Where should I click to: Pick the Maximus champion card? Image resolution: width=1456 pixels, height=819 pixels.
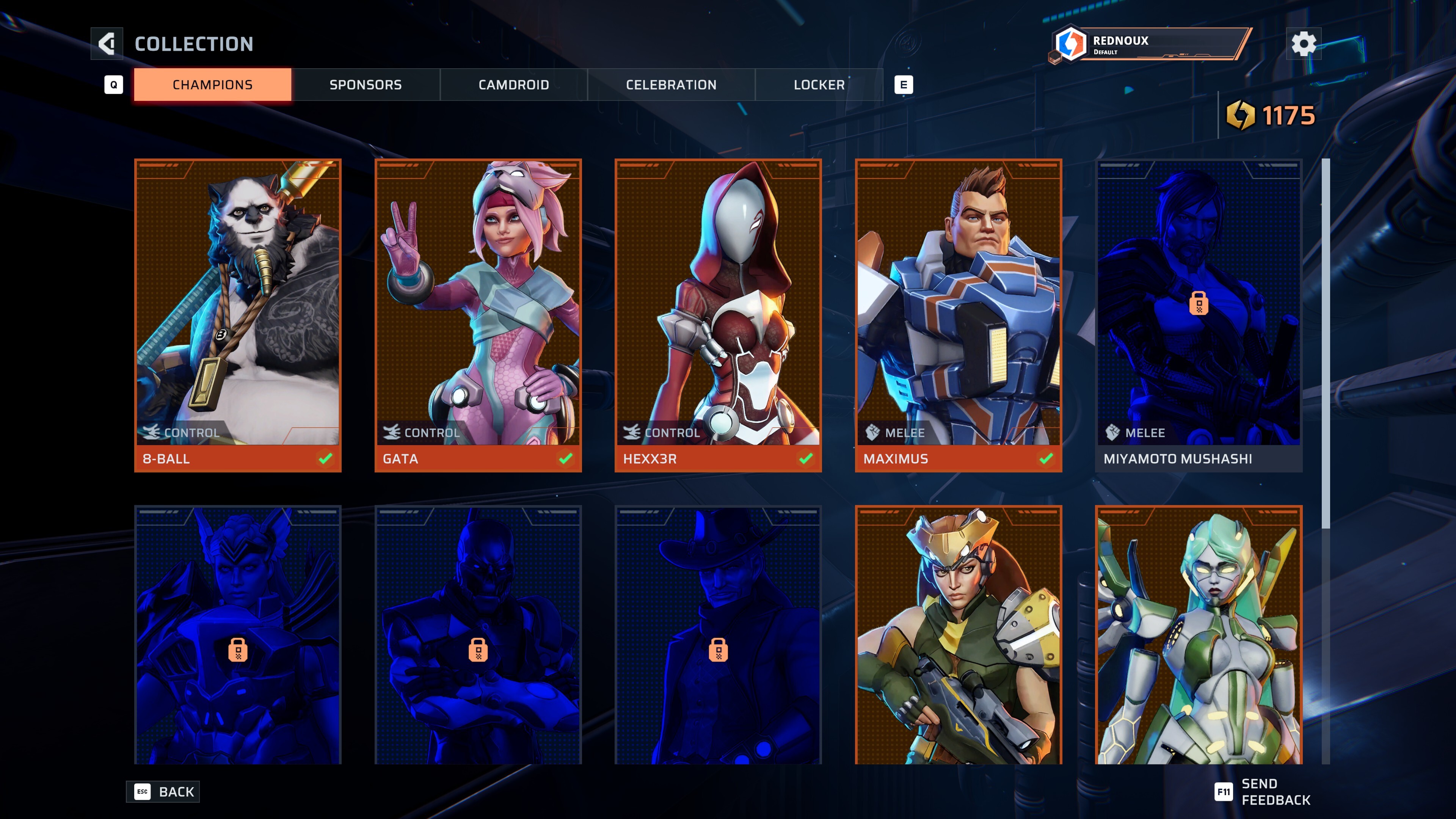(958, 315)
